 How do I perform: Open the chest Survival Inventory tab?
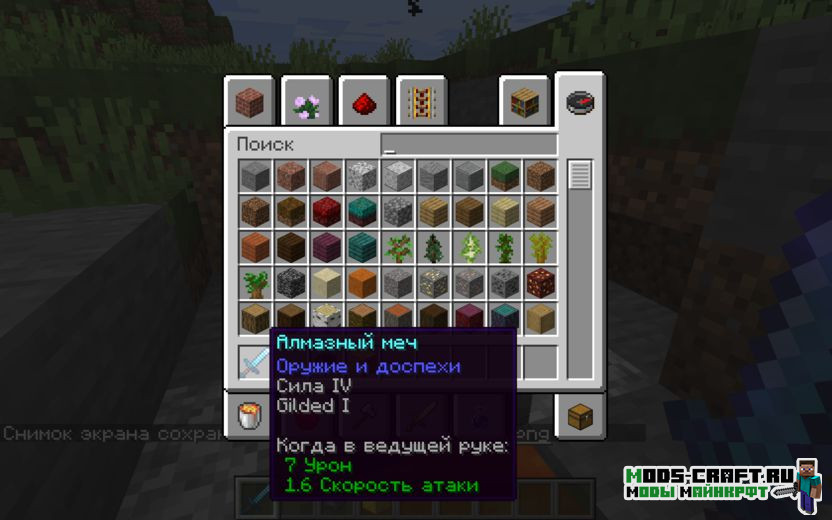pos(580,415)
